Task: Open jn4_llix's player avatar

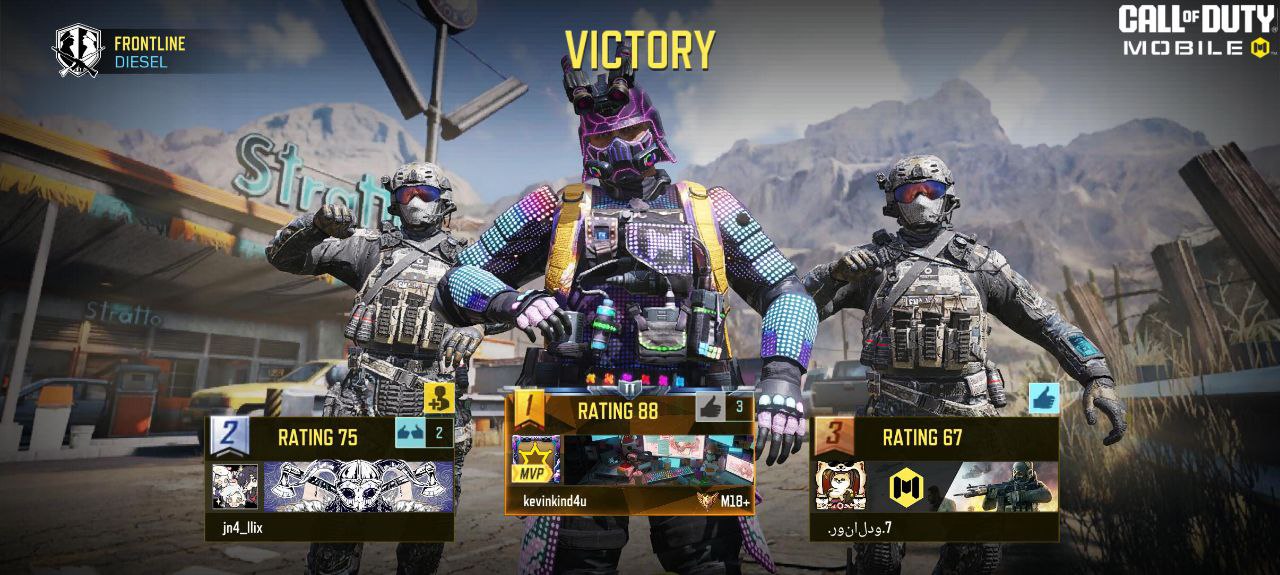Action: [235, 486]
